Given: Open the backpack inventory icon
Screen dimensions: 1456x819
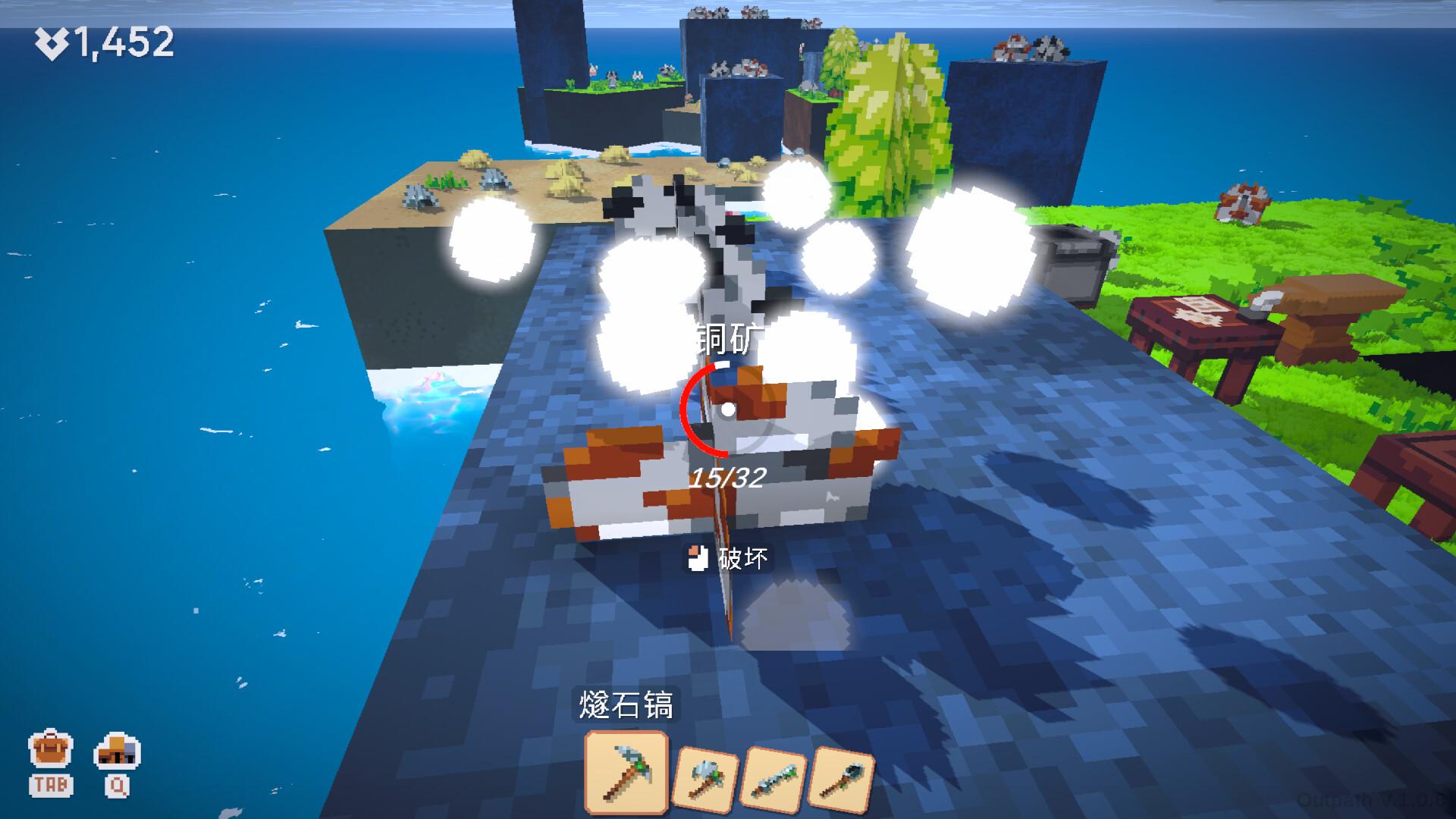Looking at the screenshot, I should click(x=50, y=752).
